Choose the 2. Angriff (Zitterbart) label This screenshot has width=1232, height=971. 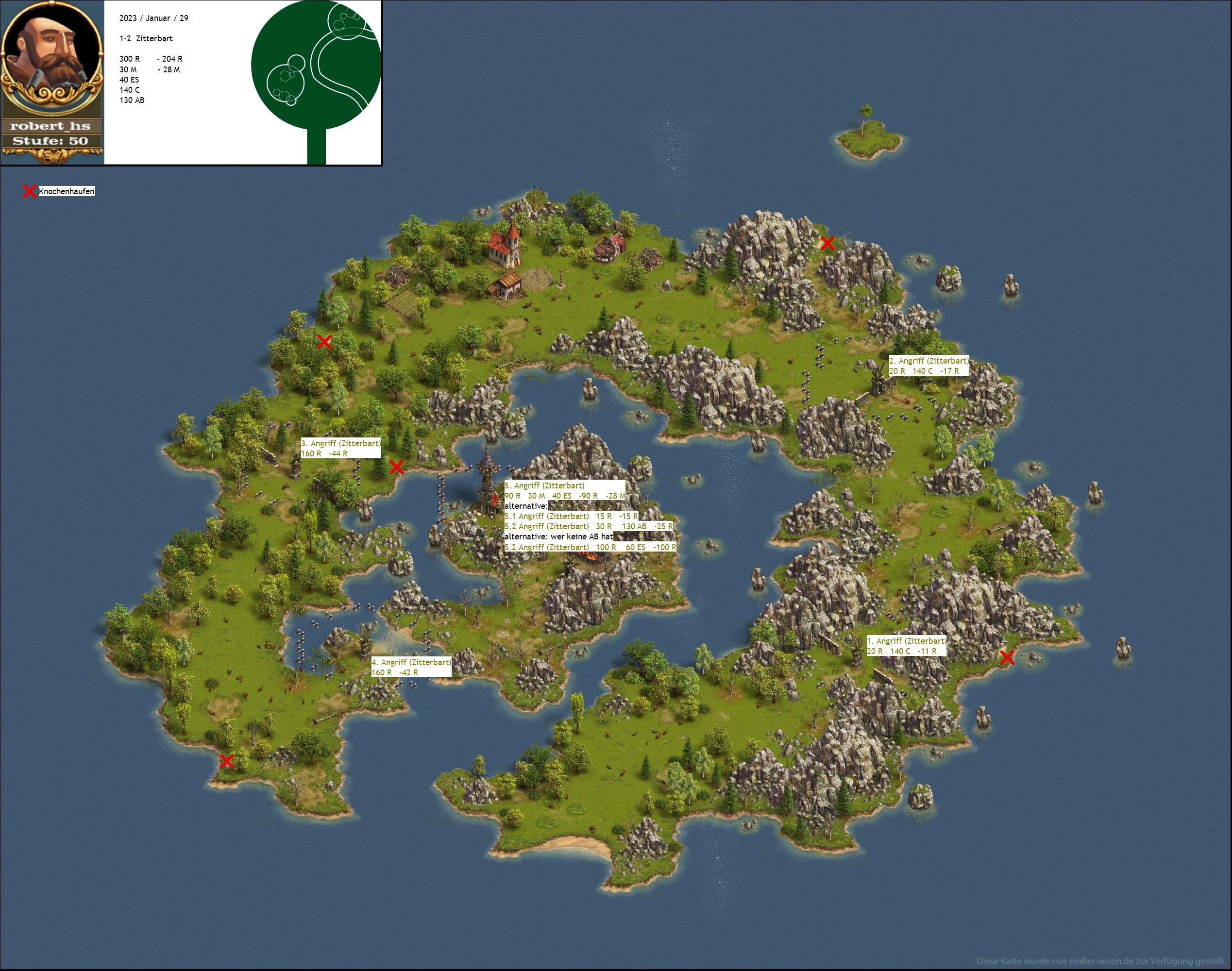click(x=928, y=360)
